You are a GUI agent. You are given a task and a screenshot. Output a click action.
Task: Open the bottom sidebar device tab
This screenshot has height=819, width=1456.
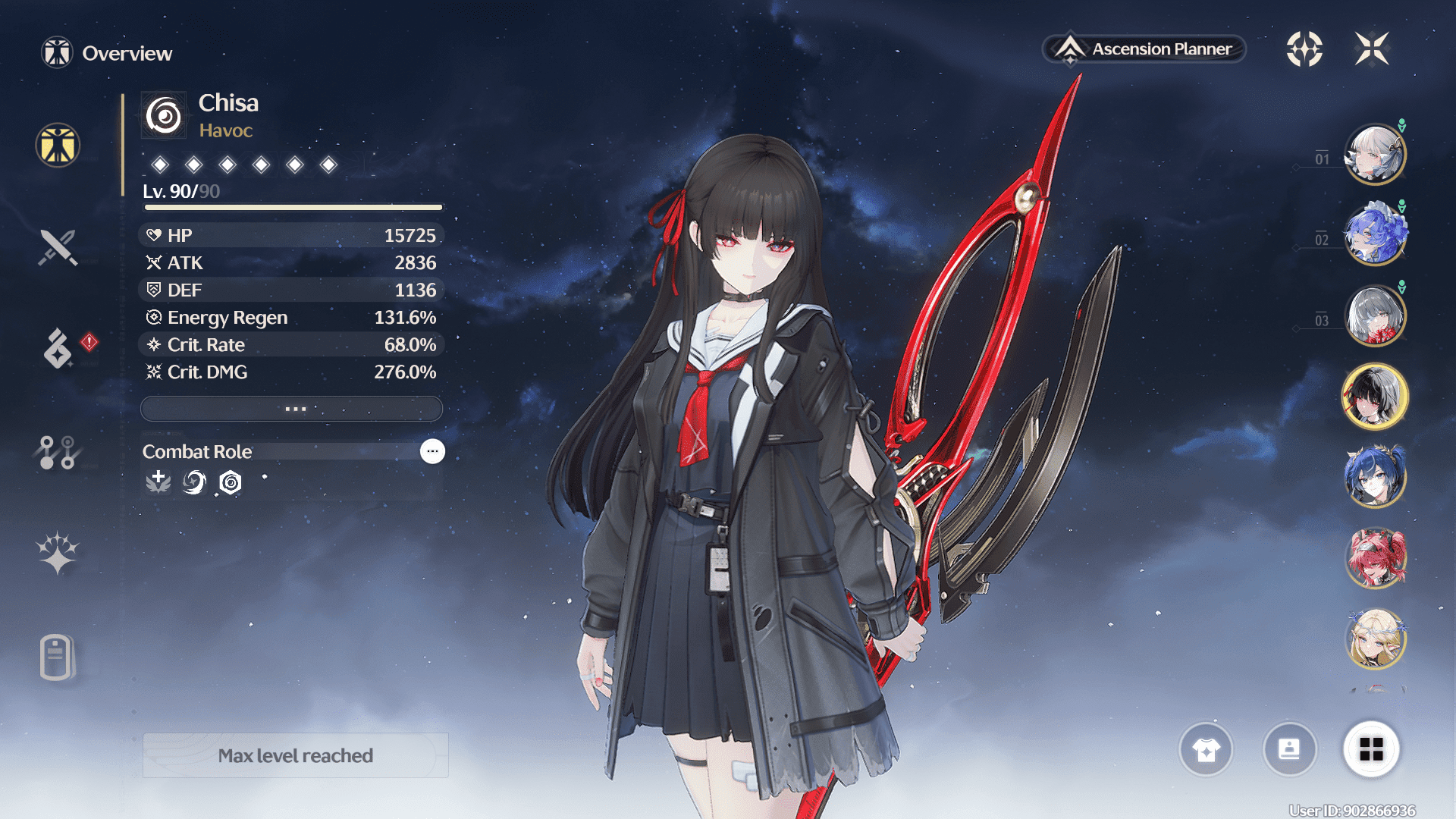pyautogui.click(x=57, y=657)
